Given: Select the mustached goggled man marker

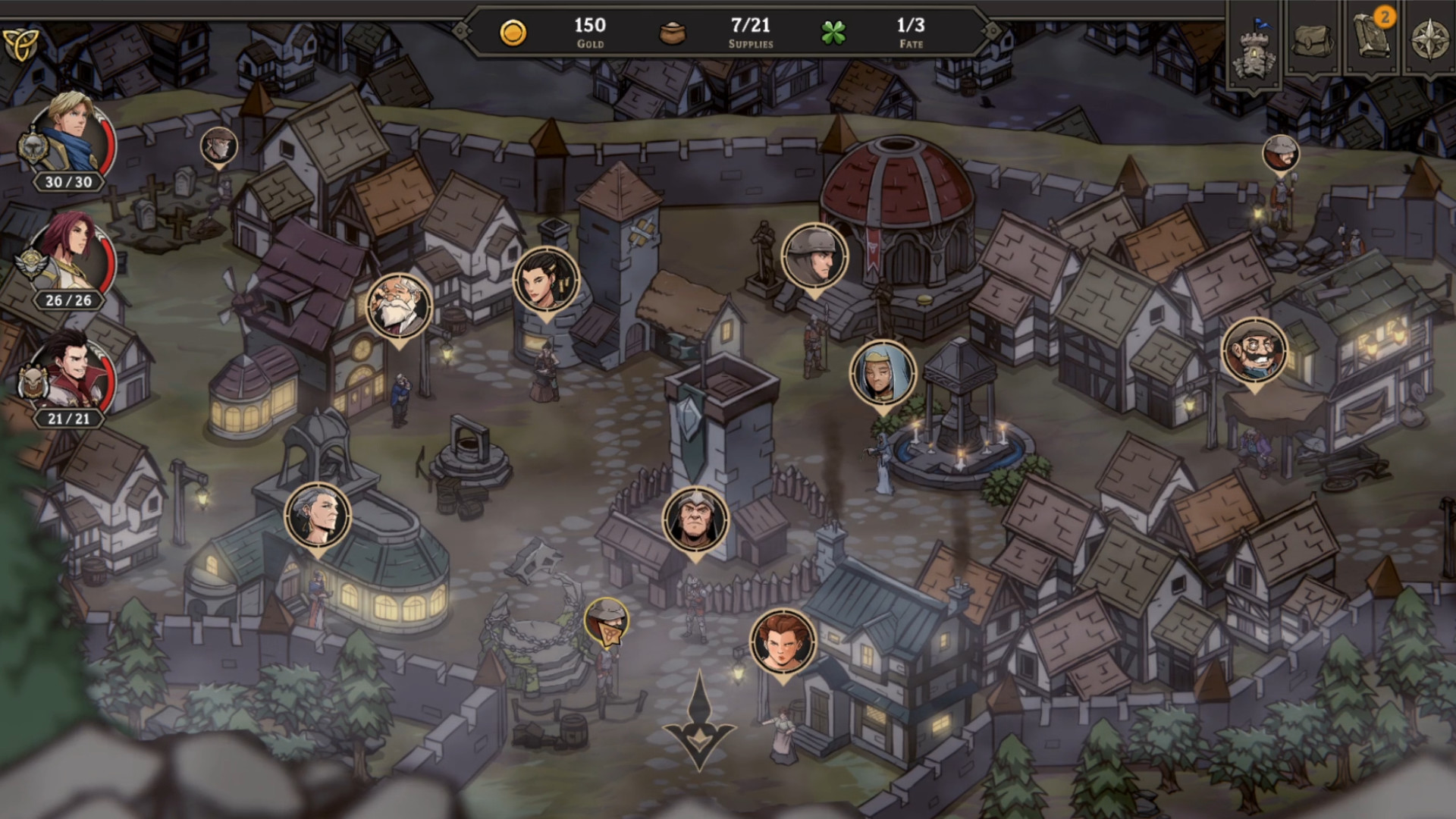Looking at the screenshot, I should [x=1254, y=351].
